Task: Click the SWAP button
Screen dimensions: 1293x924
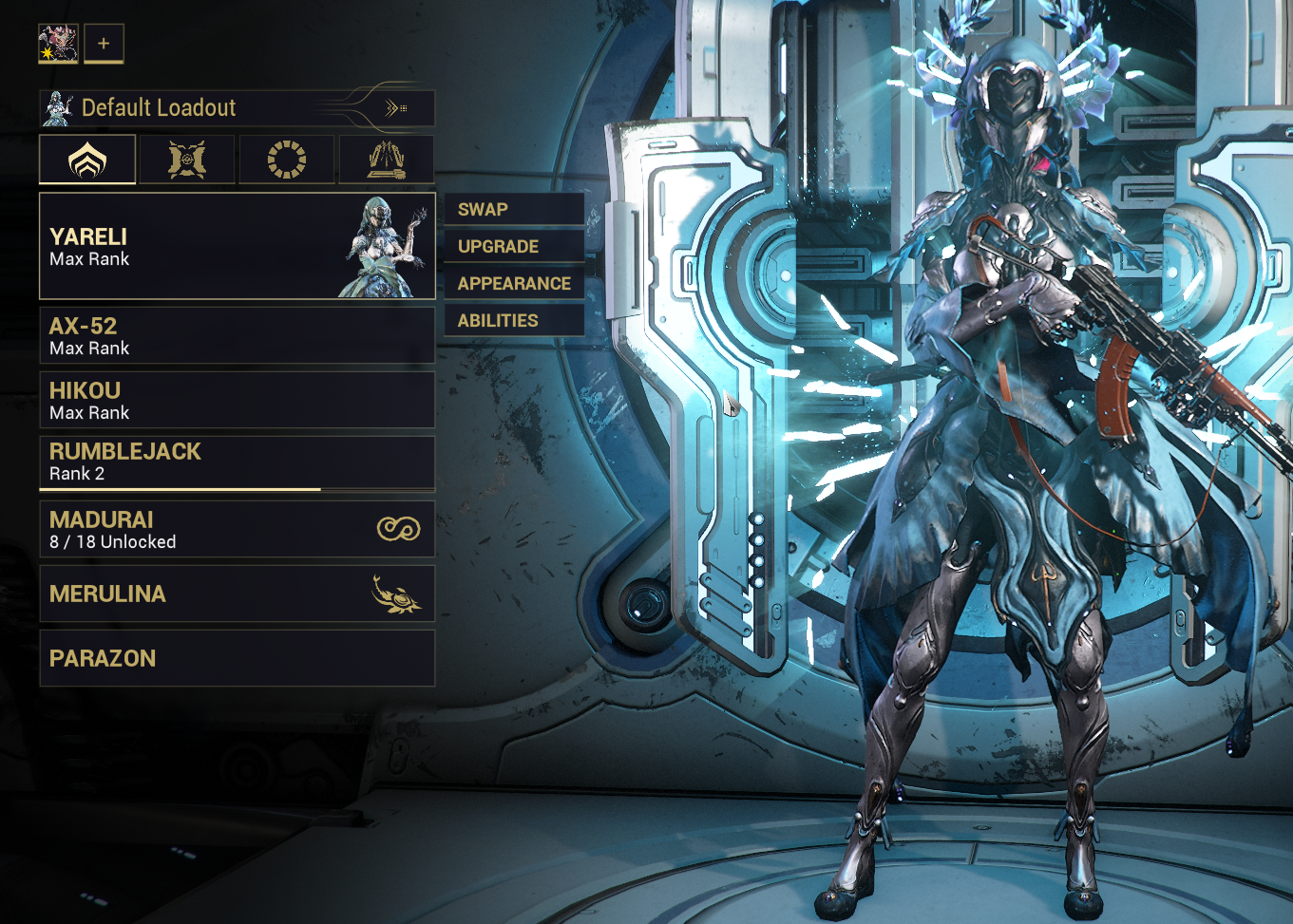Action: tap(514, 210)
